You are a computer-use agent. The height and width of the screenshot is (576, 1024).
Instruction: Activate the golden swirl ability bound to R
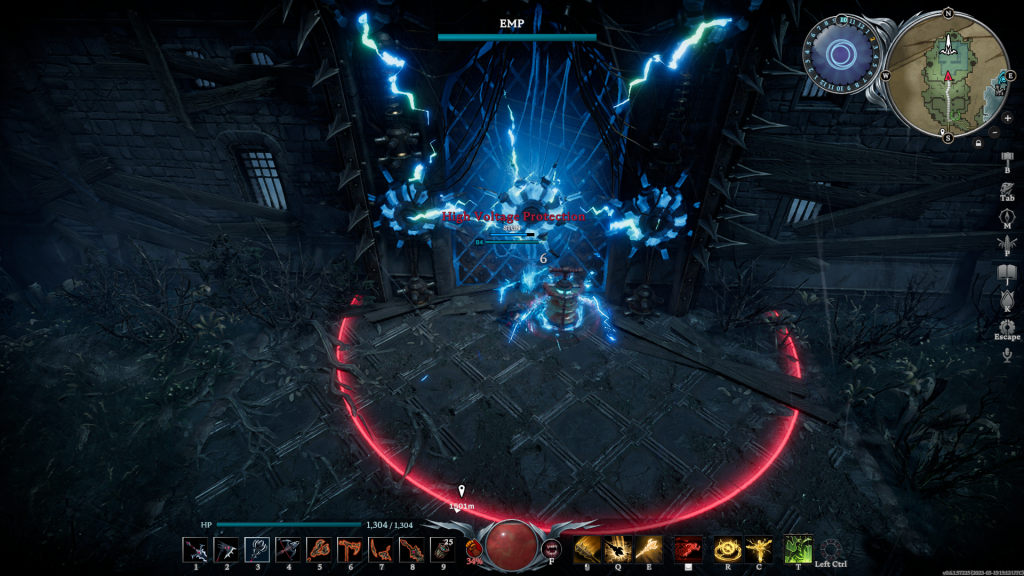click(x=727, y=549)
